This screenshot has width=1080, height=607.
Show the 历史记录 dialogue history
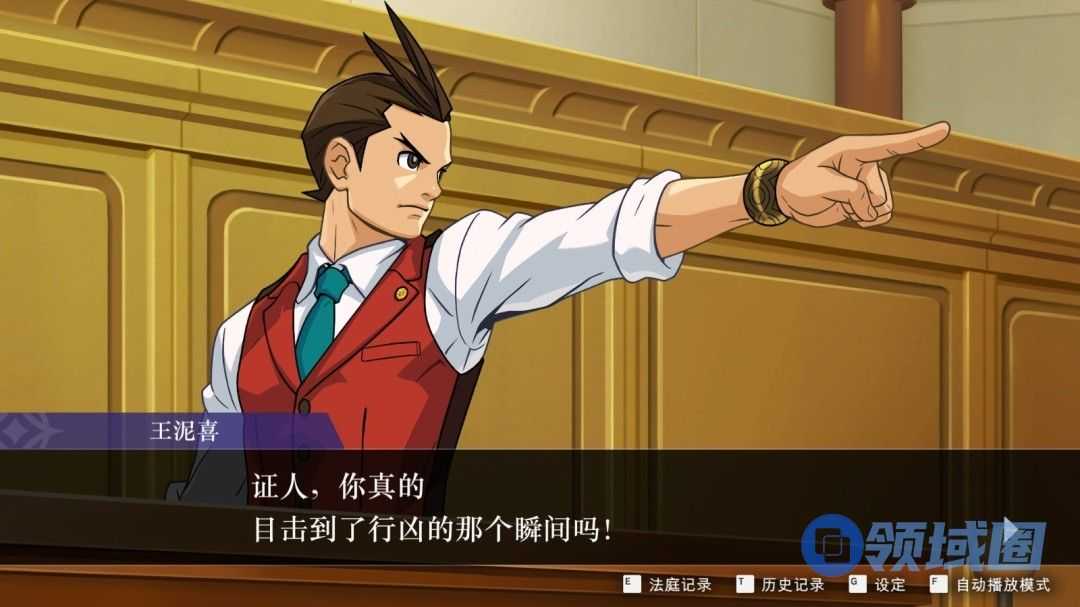click(781, 584)
